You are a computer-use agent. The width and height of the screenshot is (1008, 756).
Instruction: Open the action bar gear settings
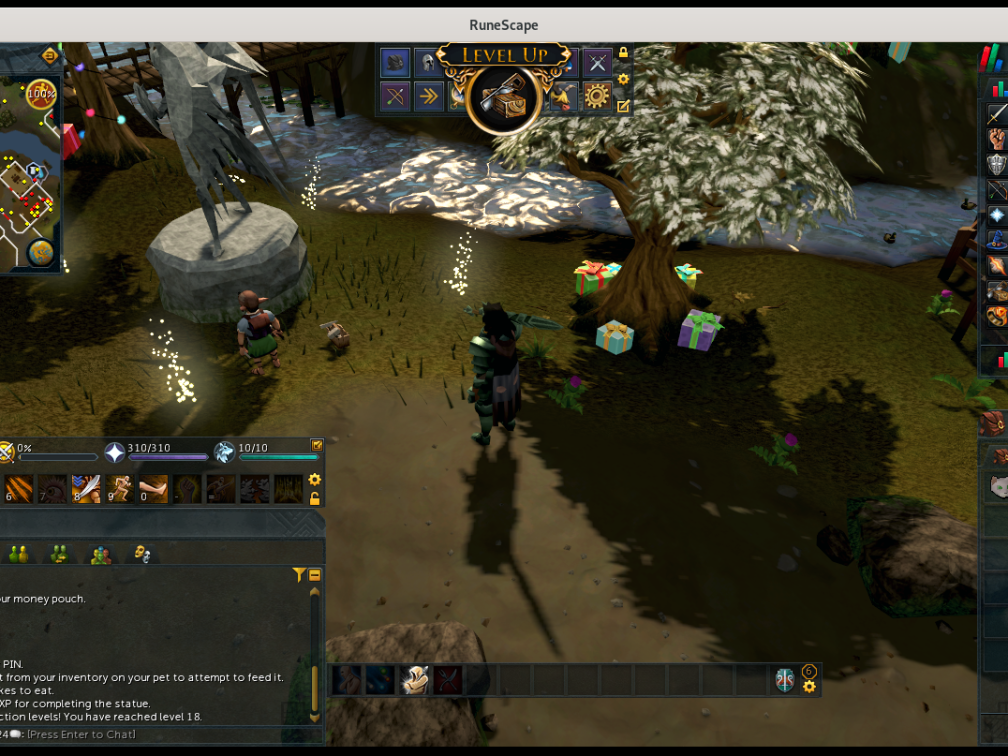[315, 480]
